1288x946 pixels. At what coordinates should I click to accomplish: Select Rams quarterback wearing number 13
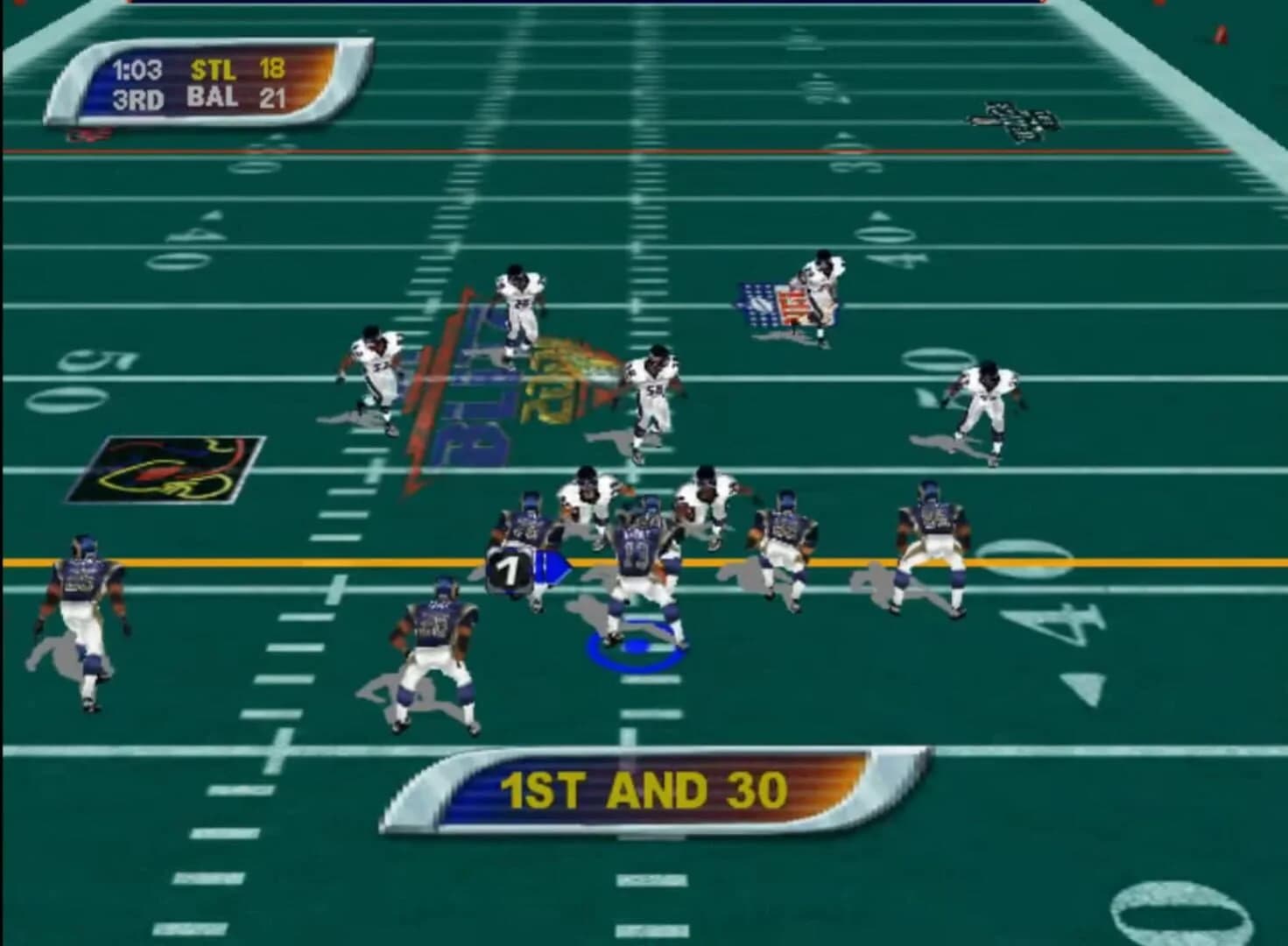[639, 552]
